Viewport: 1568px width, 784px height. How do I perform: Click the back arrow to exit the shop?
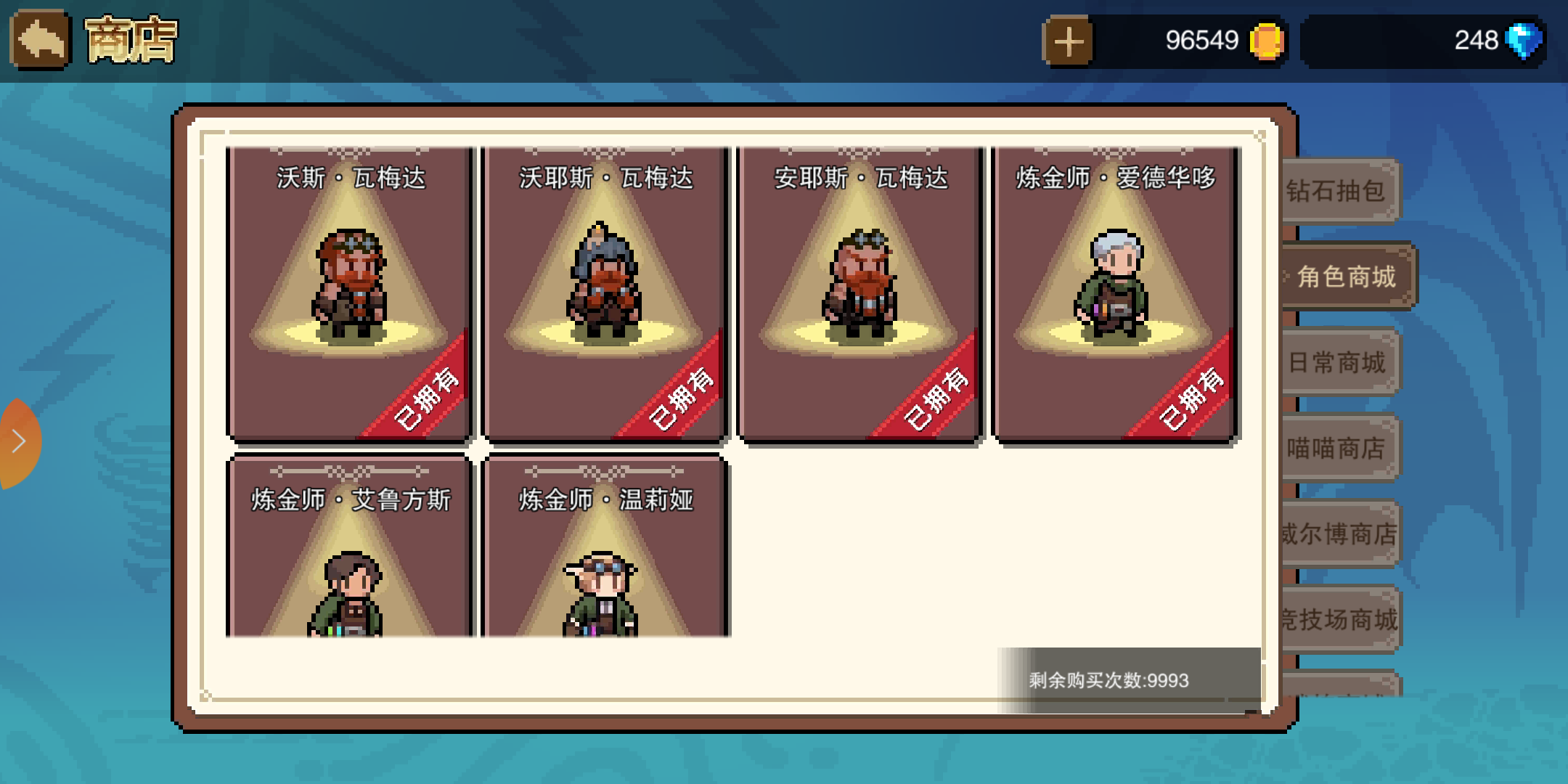coord(40,40)
